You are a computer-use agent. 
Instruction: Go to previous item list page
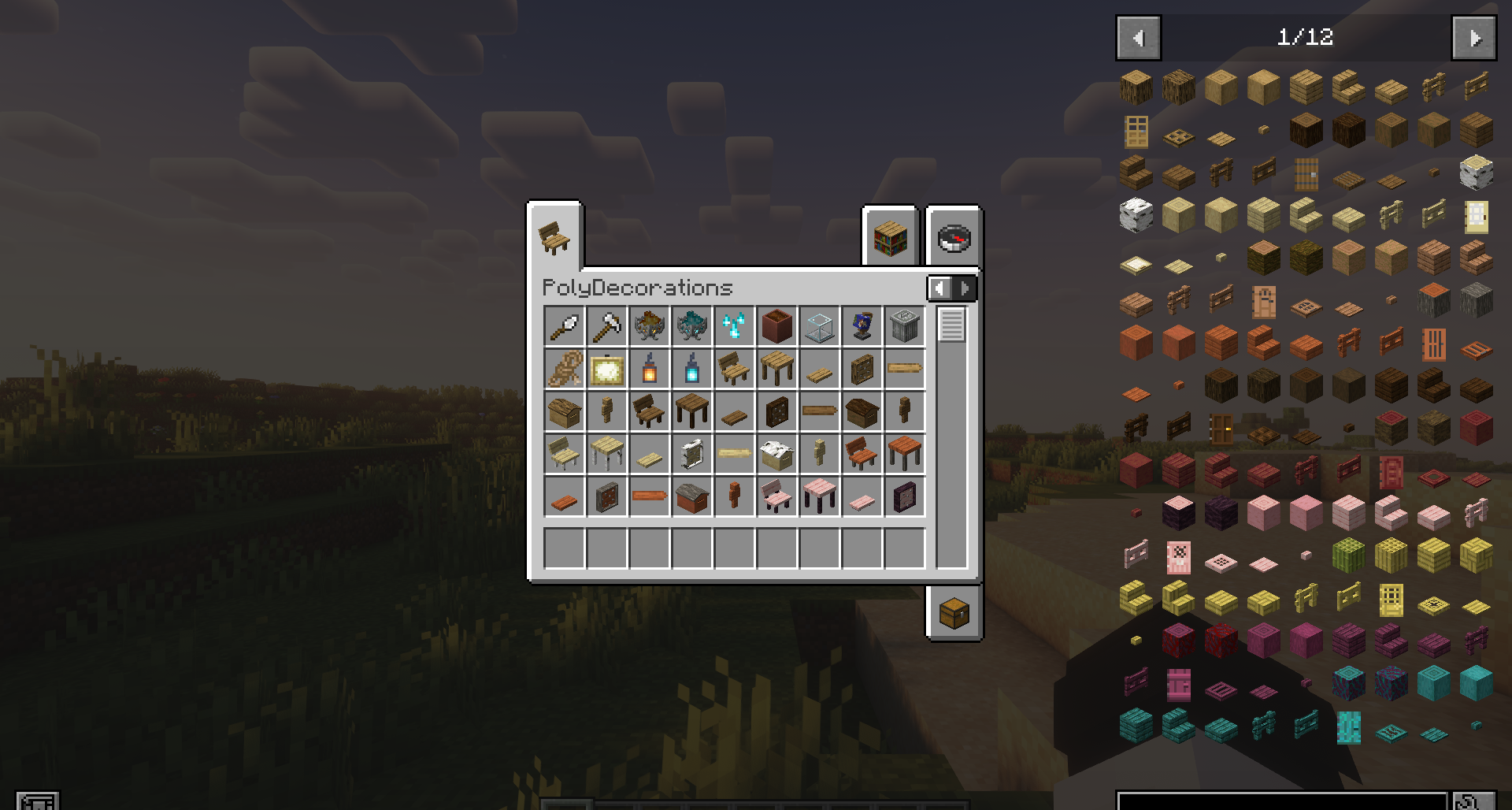pos(1138,38)
